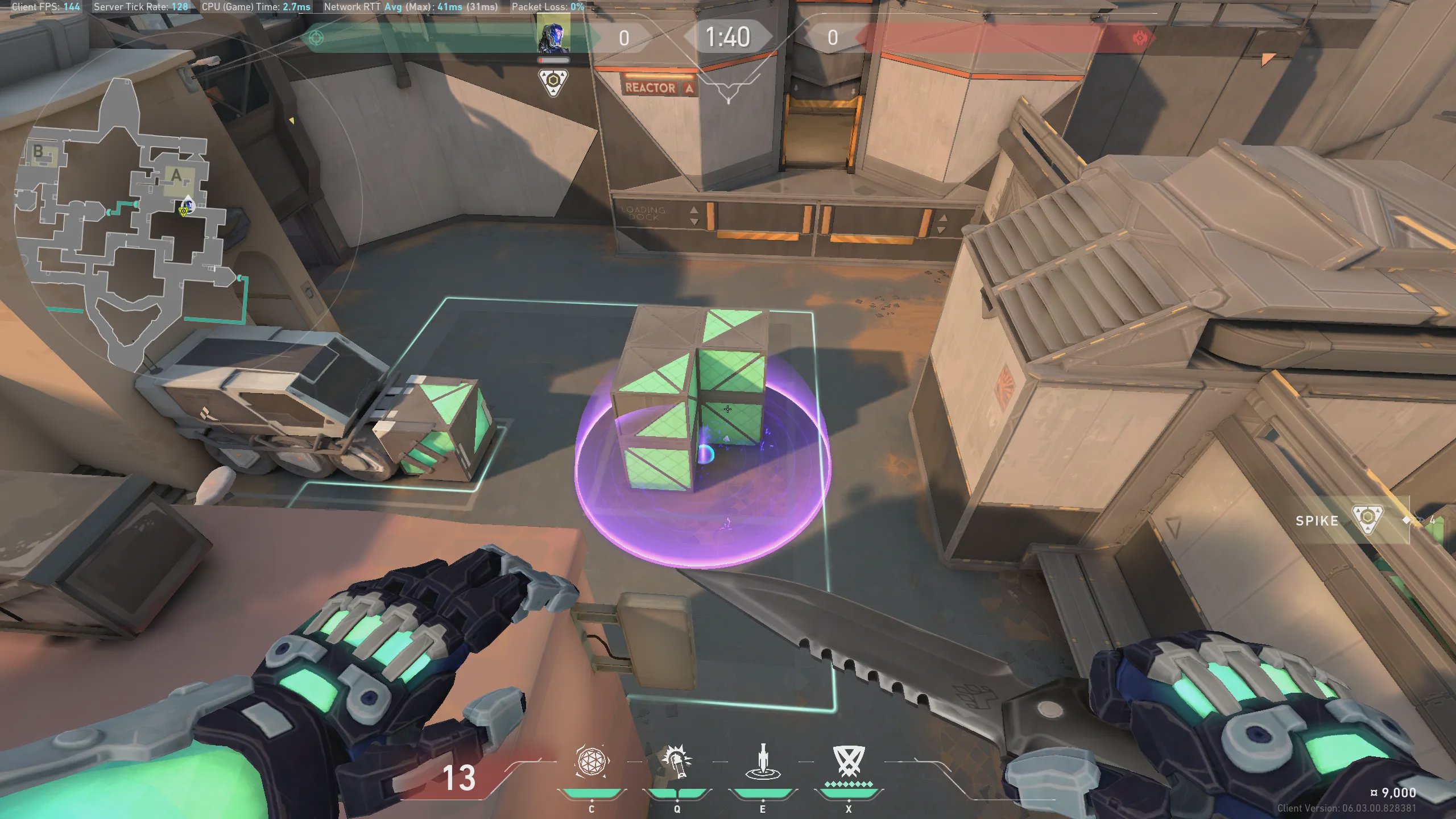Click the B site marker on minimap

pos(39,151)
